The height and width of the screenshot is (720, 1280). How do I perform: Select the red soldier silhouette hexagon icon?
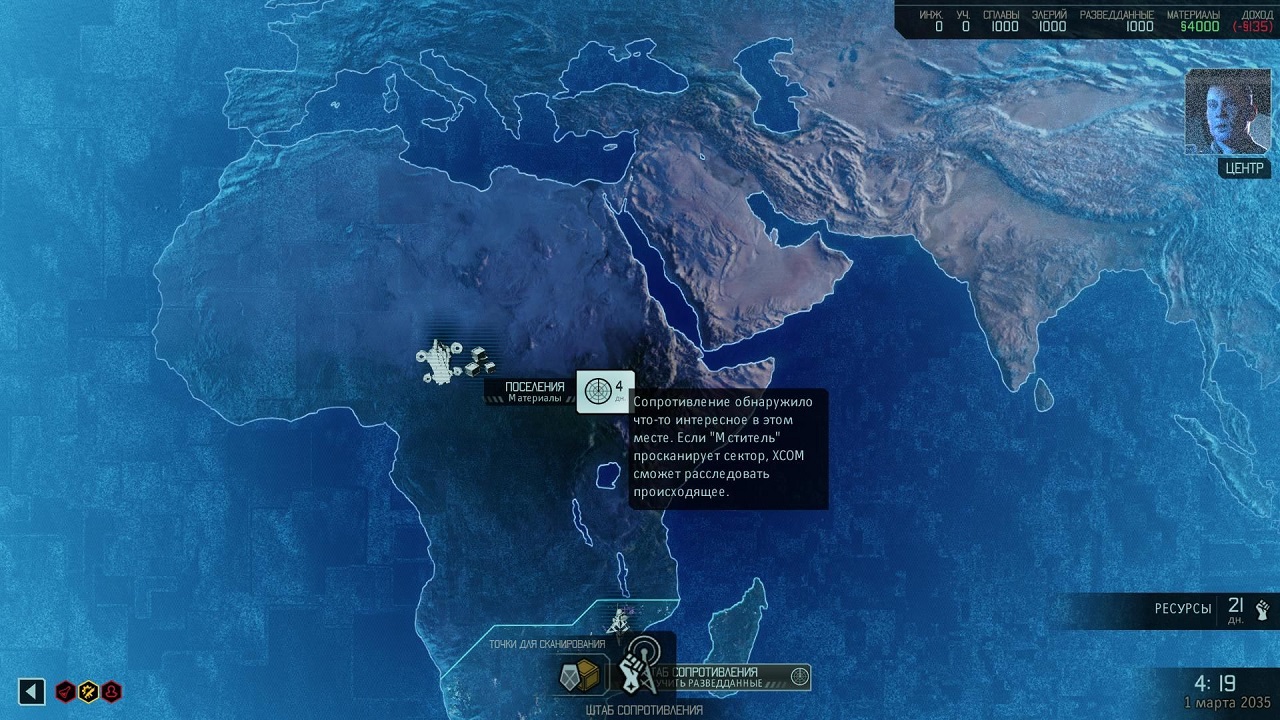(x=111, y=691)
